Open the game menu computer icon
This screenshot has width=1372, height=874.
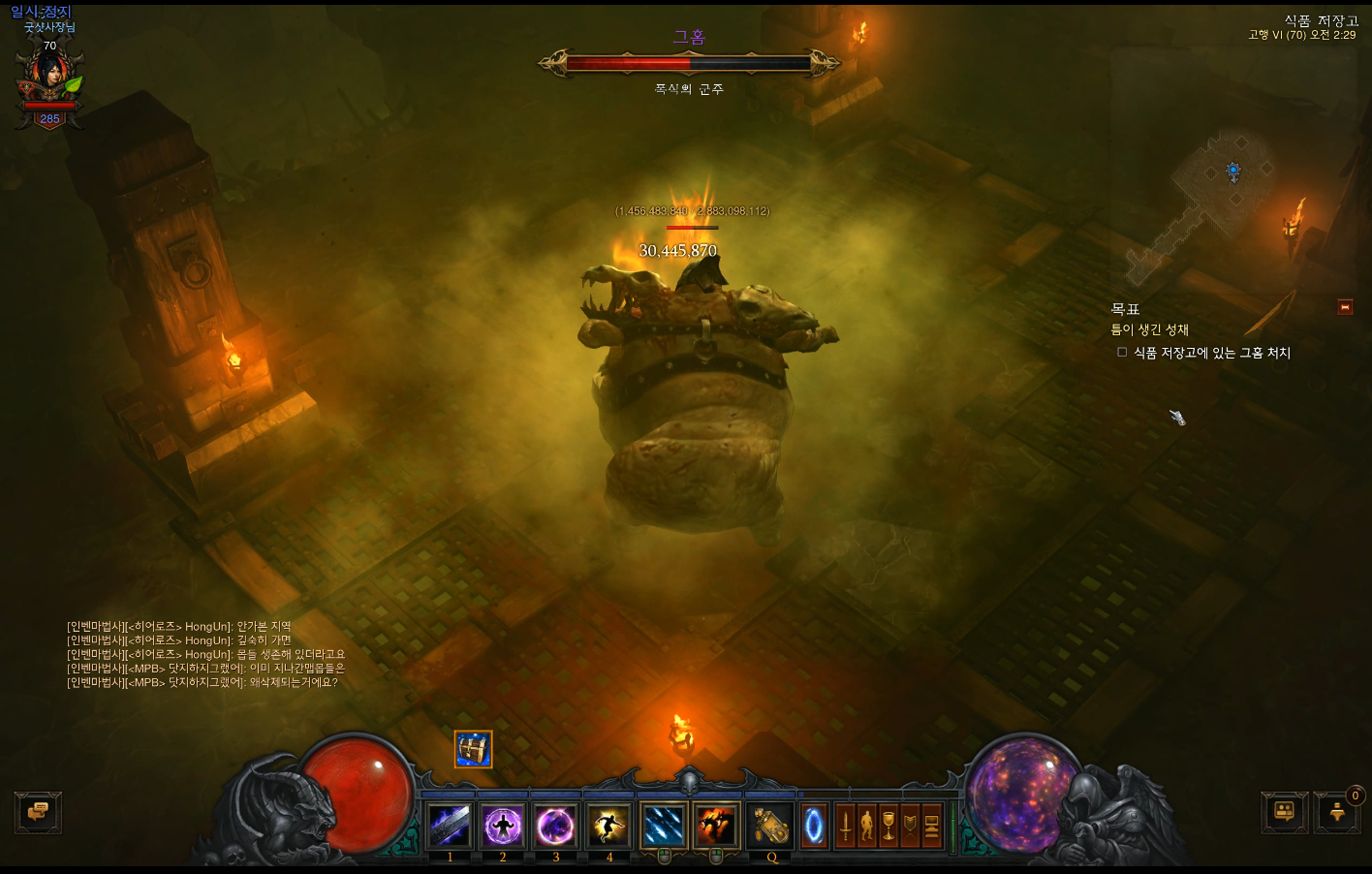click(931, 827)
